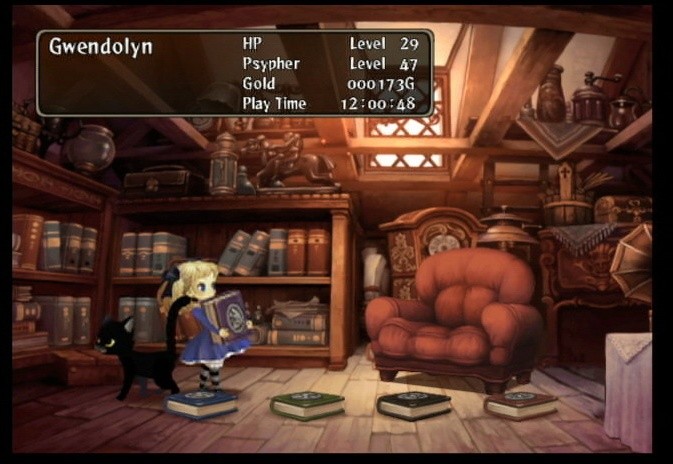Pick the black storybook on the floor

(413, 404)
